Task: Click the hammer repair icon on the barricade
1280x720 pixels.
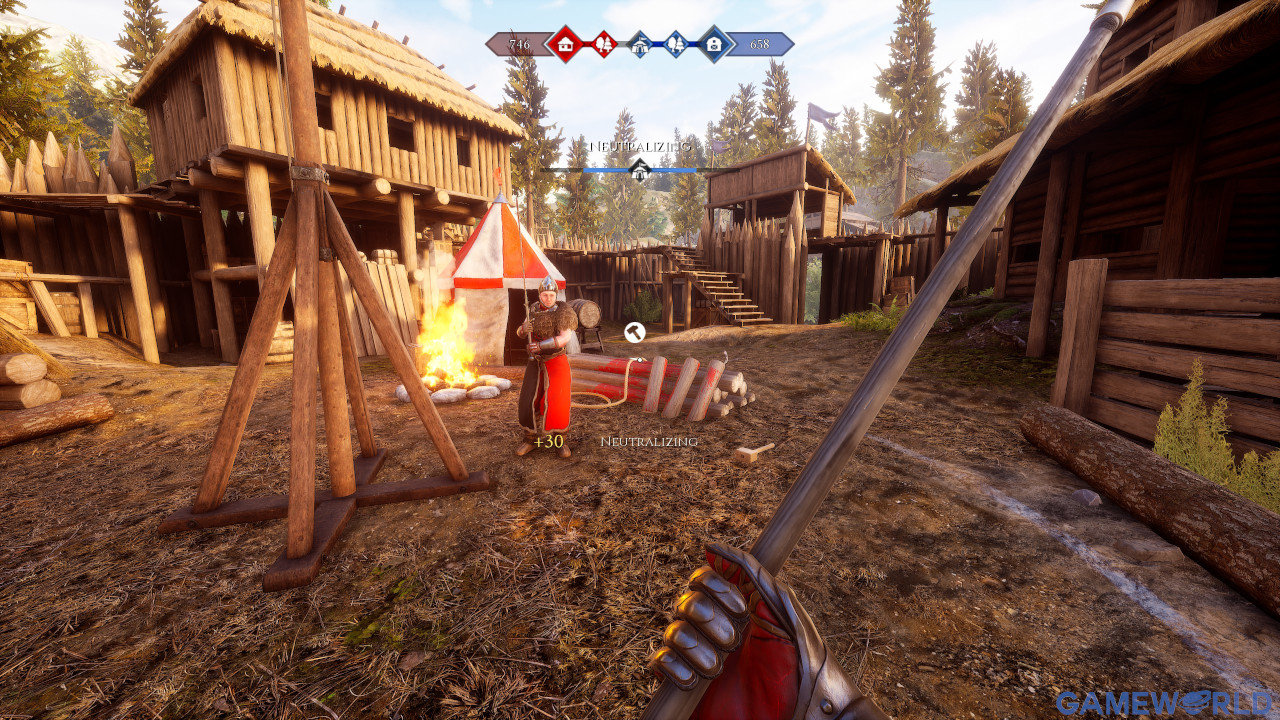Action: pyautogui.click(x=634, y=330)
